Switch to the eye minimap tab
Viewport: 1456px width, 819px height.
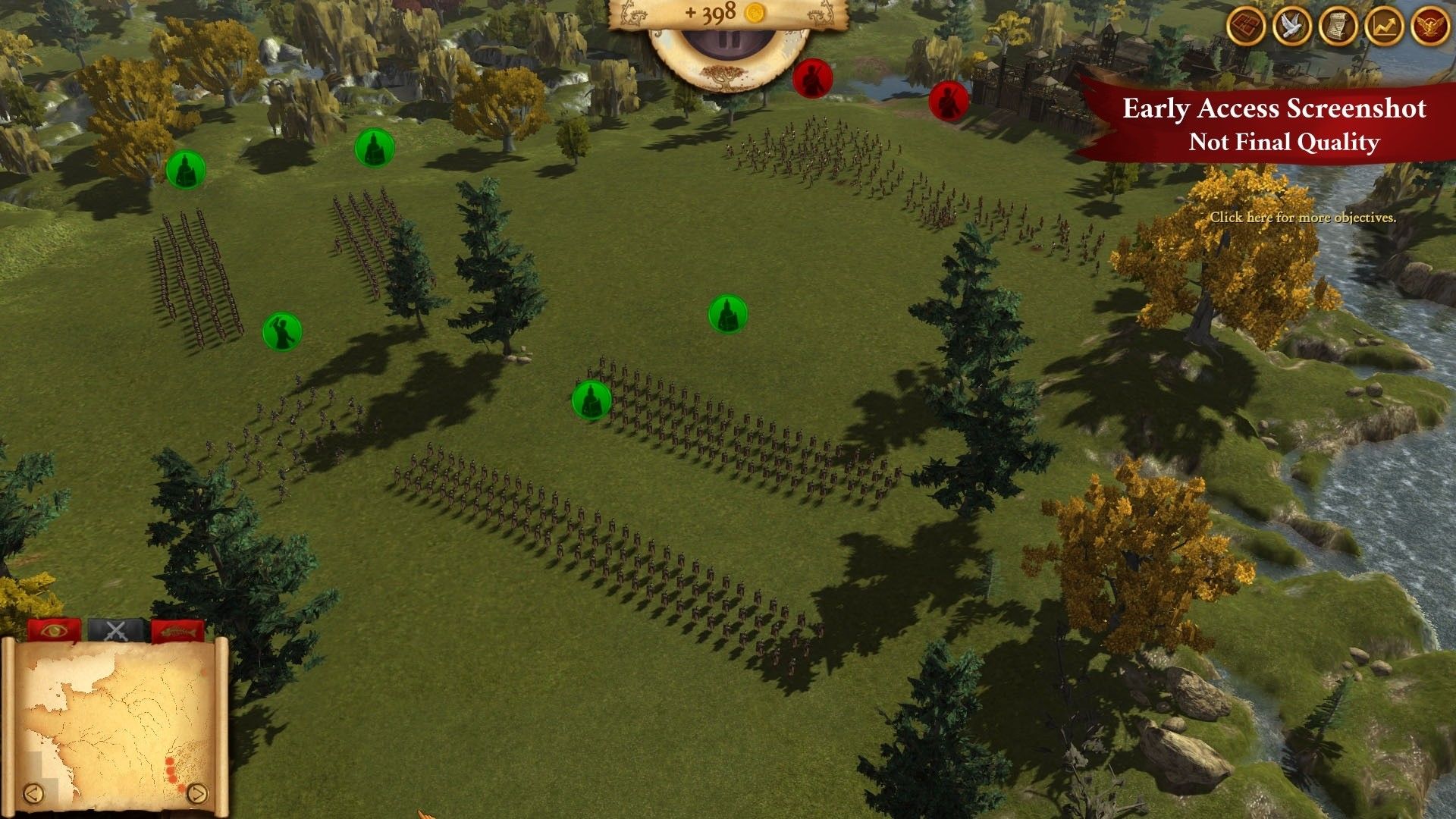[x=54, y=630]
